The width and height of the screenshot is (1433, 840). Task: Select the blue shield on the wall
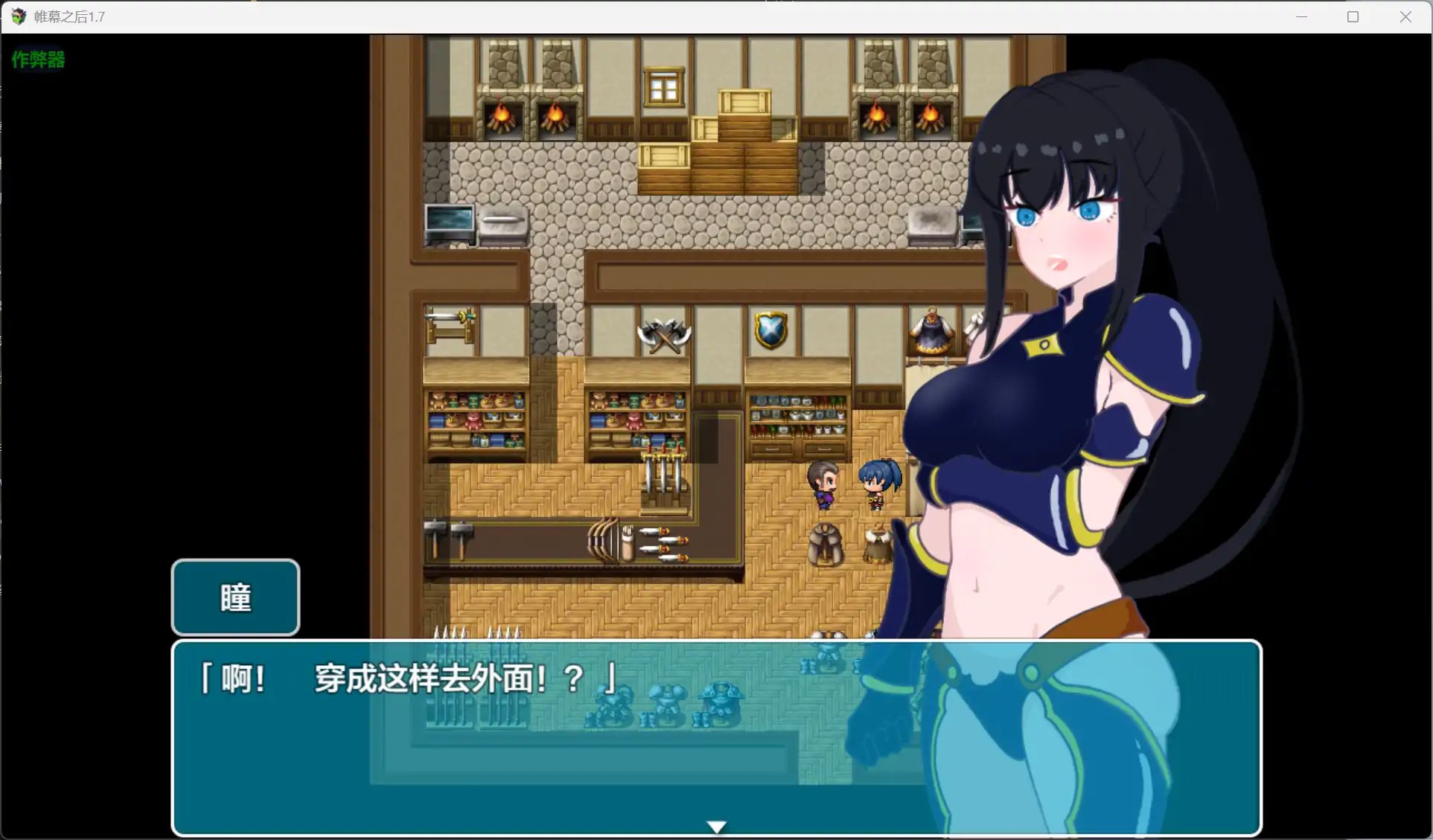tap(768, 329)
